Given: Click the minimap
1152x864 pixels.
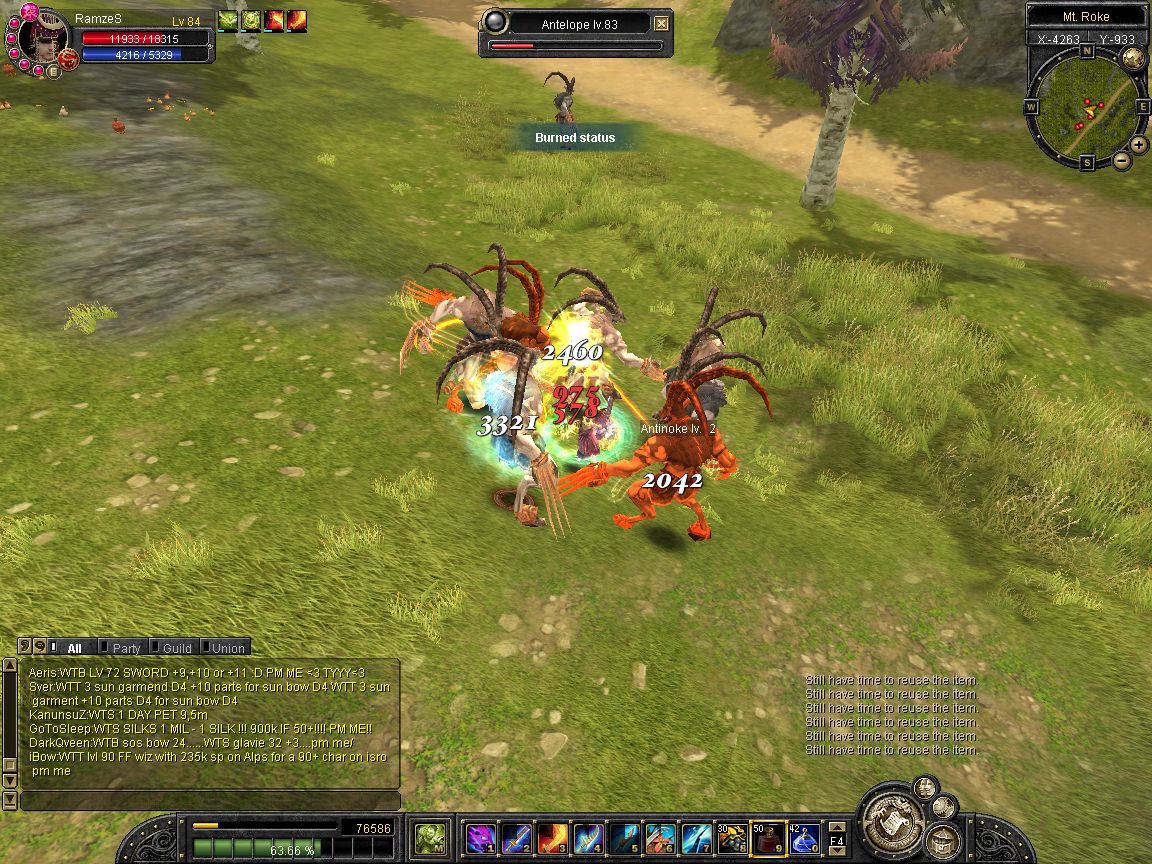Looking at the screenshot, I should point(1085,105).
